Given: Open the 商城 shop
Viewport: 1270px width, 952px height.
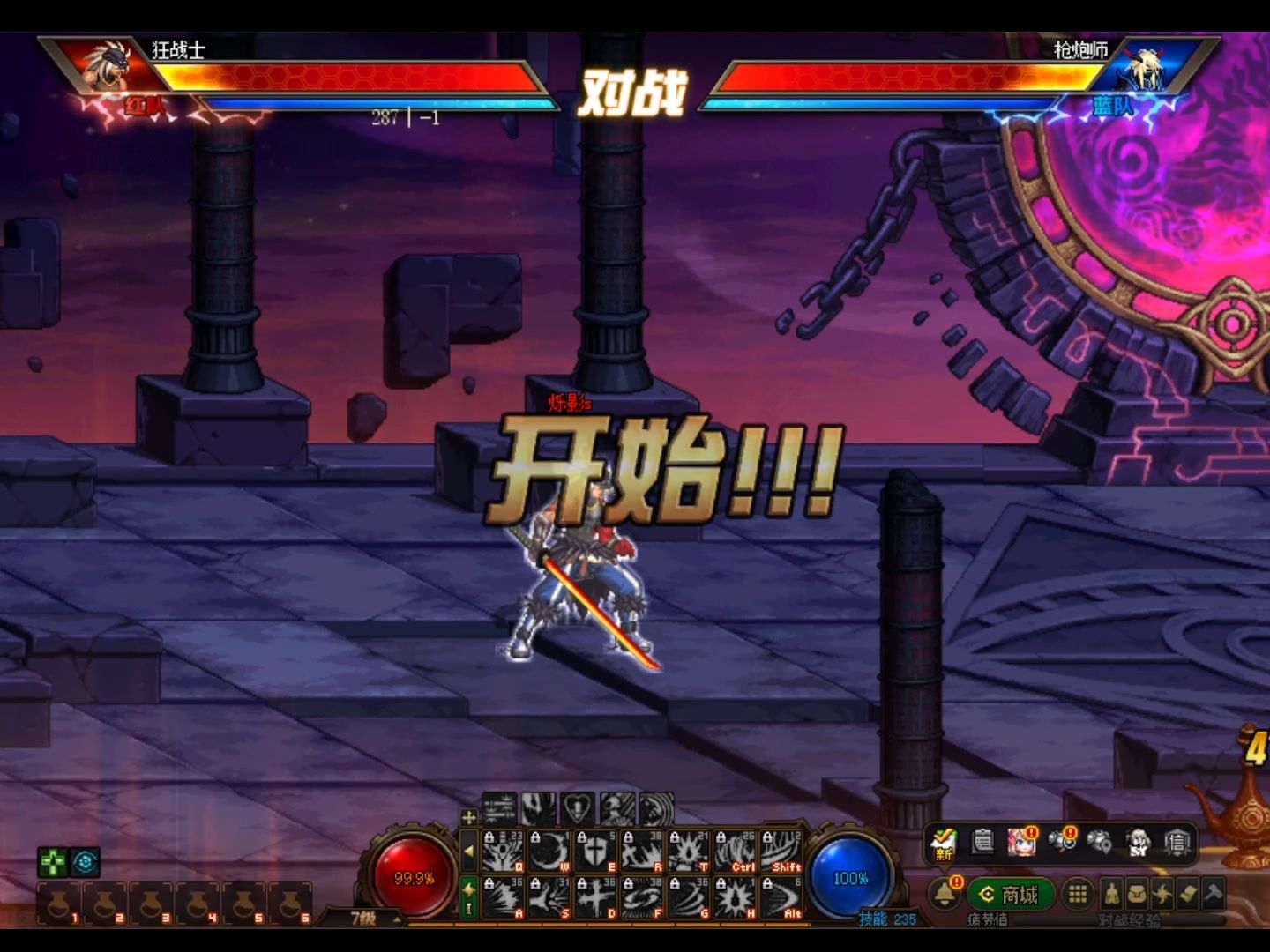Looking at the screenshot, I should click(1011, 895).
